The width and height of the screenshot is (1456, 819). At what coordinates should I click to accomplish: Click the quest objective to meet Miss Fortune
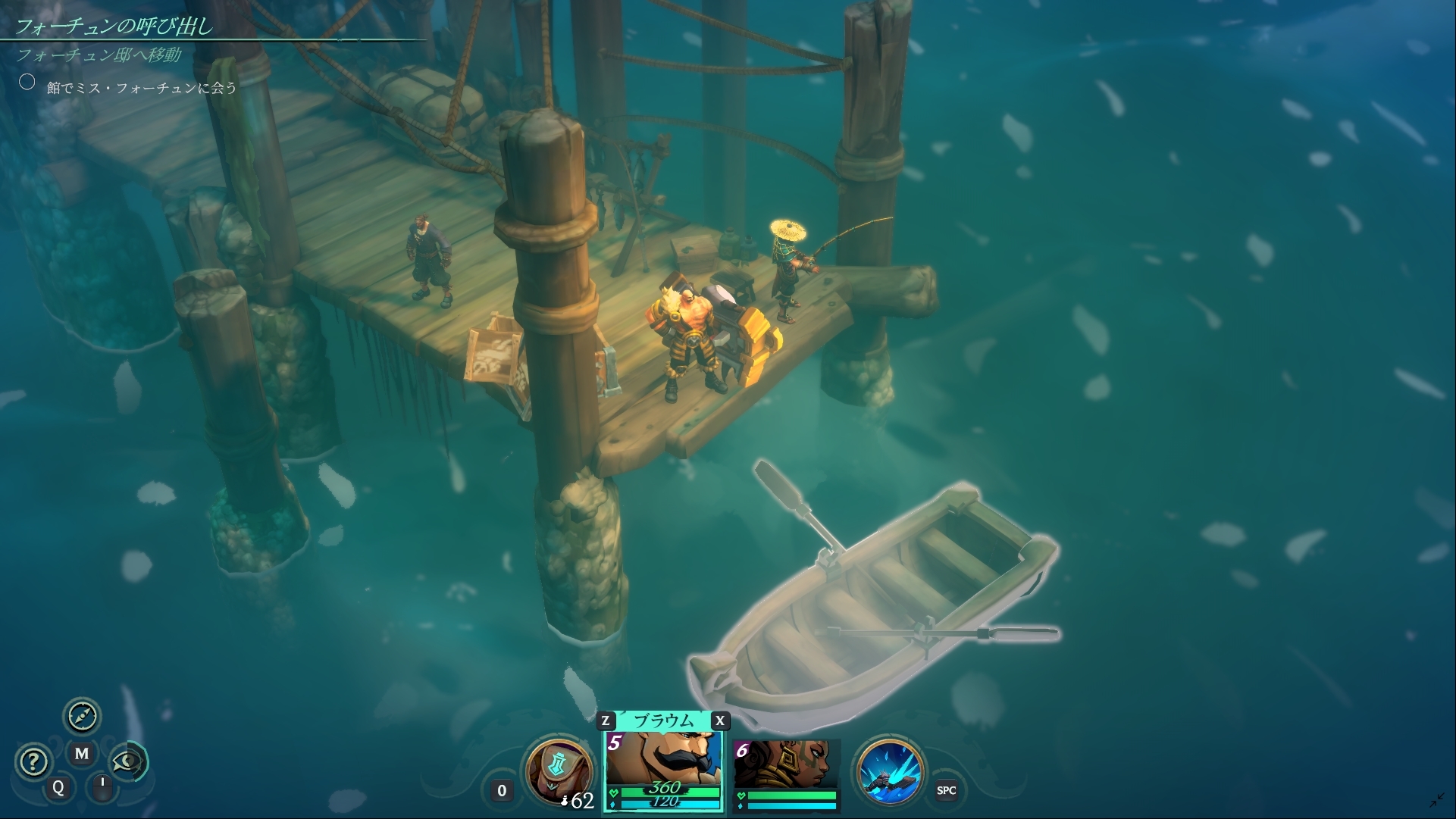tap(142, 88)
